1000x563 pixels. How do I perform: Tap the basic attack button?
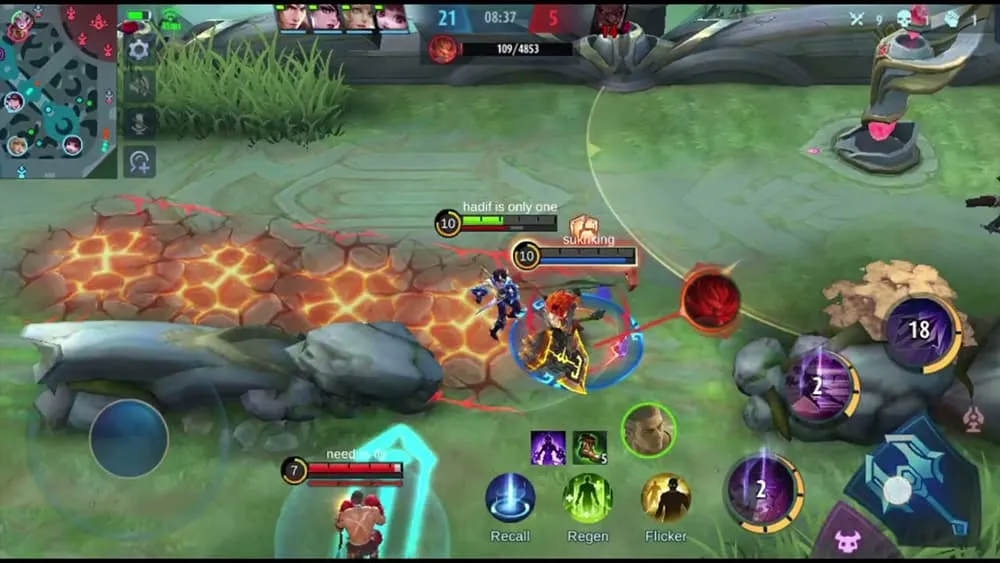898,489
